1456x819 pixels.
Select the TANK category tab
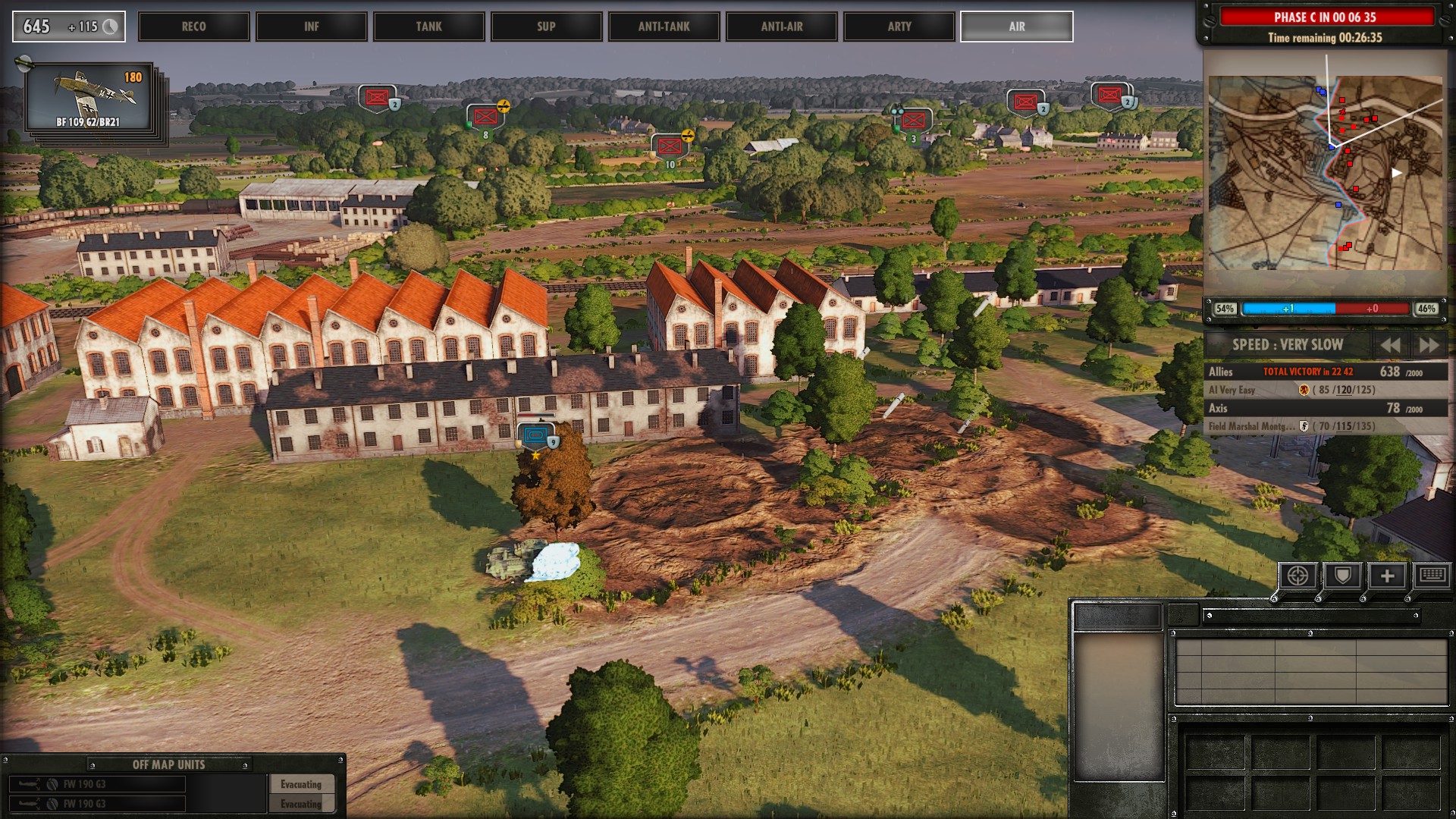pyautogui.click(x=428, y=27)
